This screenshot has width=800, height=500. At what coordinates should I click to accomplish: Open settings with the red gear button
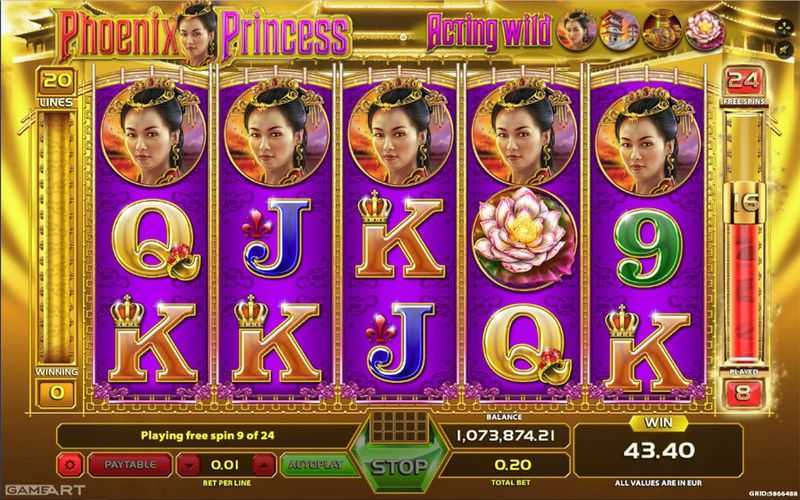(71, 465)
